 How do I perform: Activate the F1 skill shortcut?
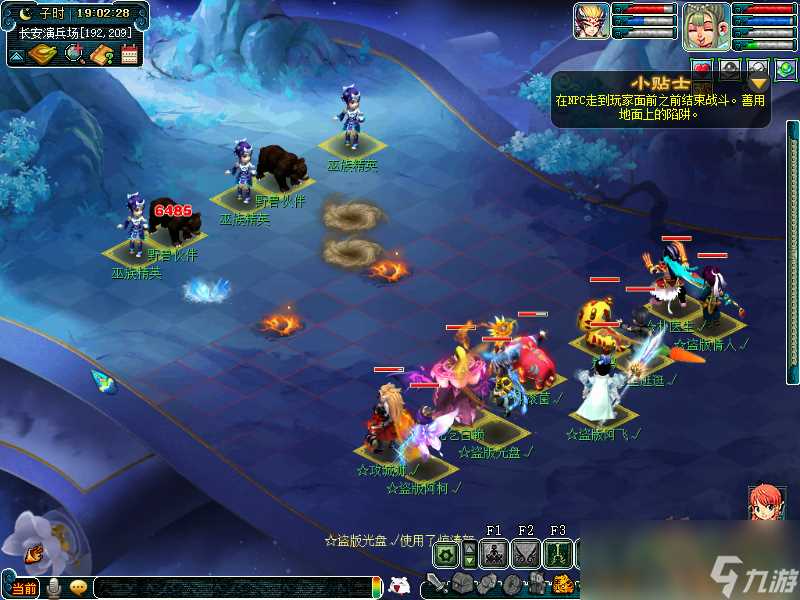(494, 553)
